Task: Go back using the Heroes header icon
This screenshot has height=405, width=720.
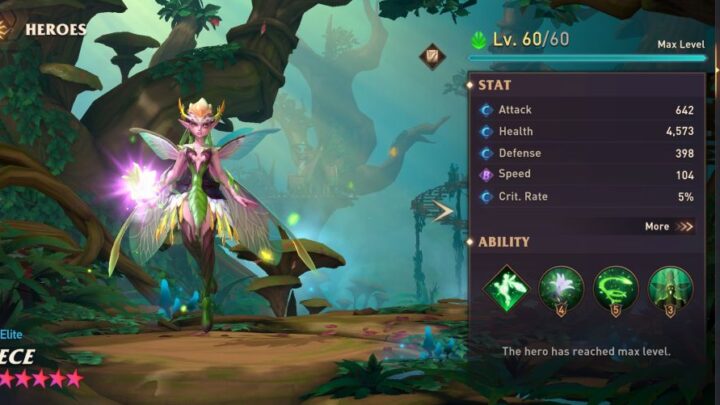Action: (x=6, y=29)
